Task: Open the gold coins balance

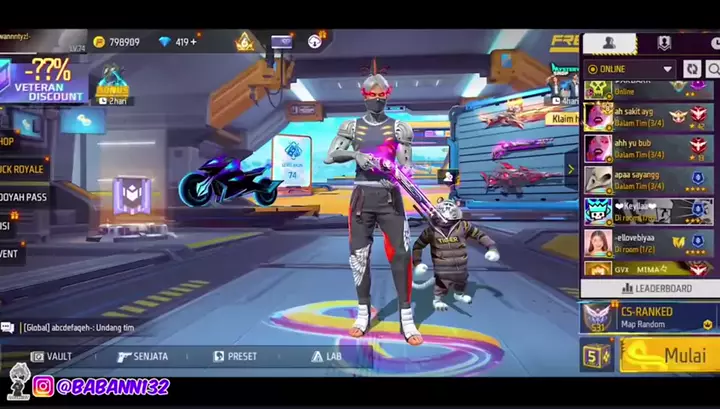Action: point(116,42)
